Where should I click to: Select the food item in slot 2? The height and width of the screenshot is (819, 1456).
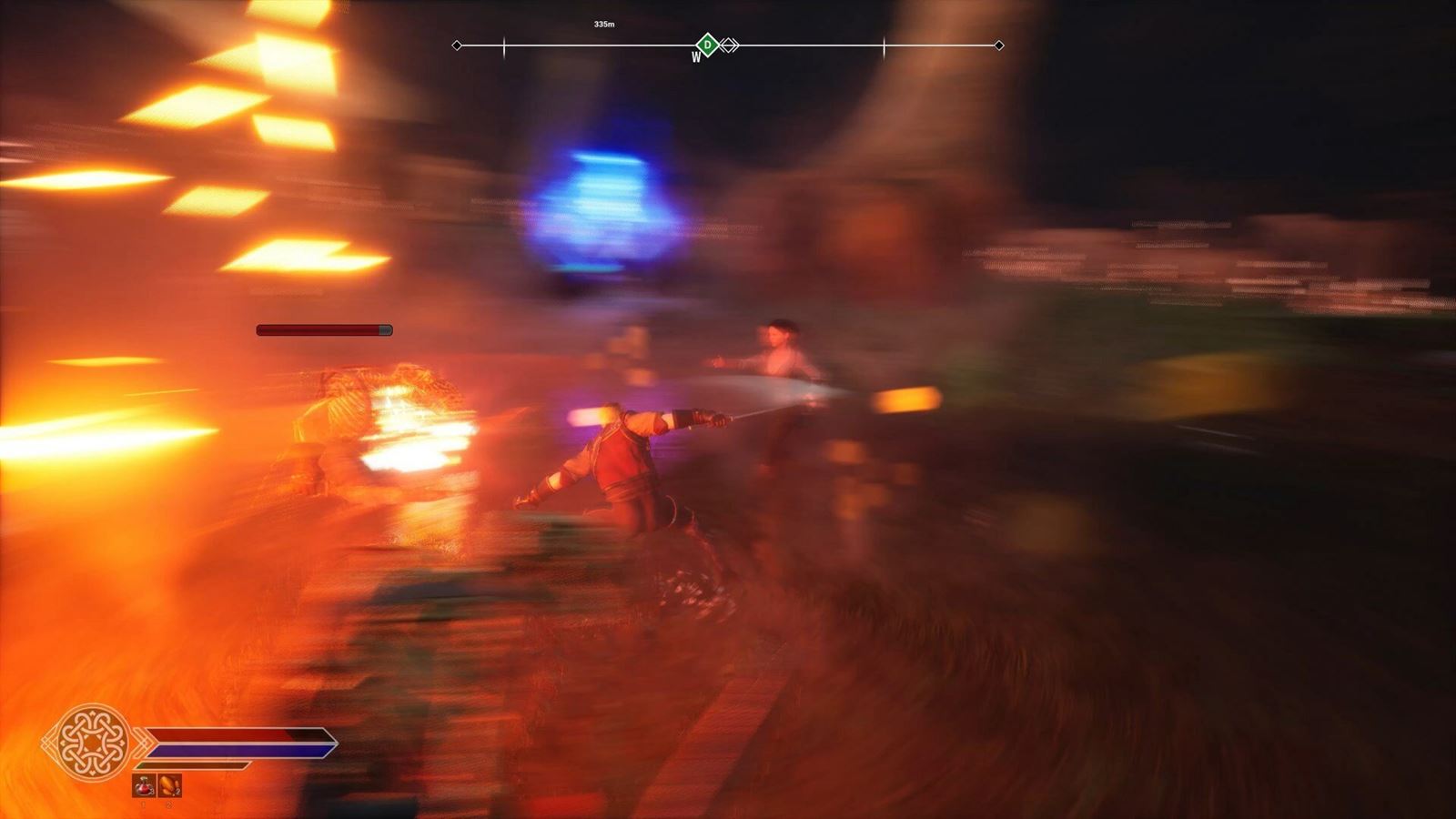(x=169, y=785)
